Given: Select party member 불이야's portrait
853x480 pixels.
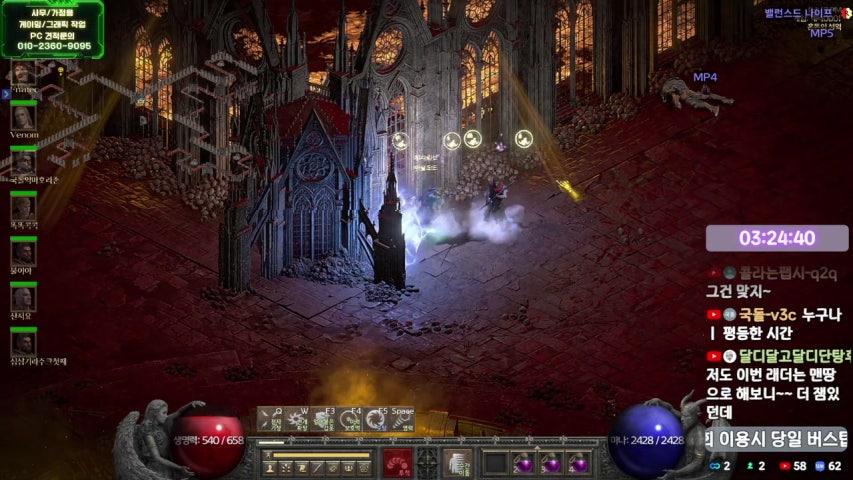Looking at the screenshot, I should (23, 253).
